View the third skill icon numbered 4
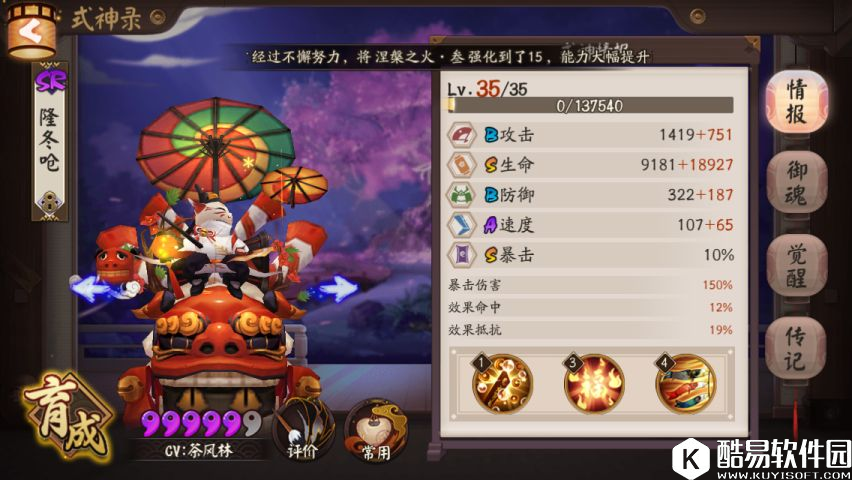 coord(685,384)
